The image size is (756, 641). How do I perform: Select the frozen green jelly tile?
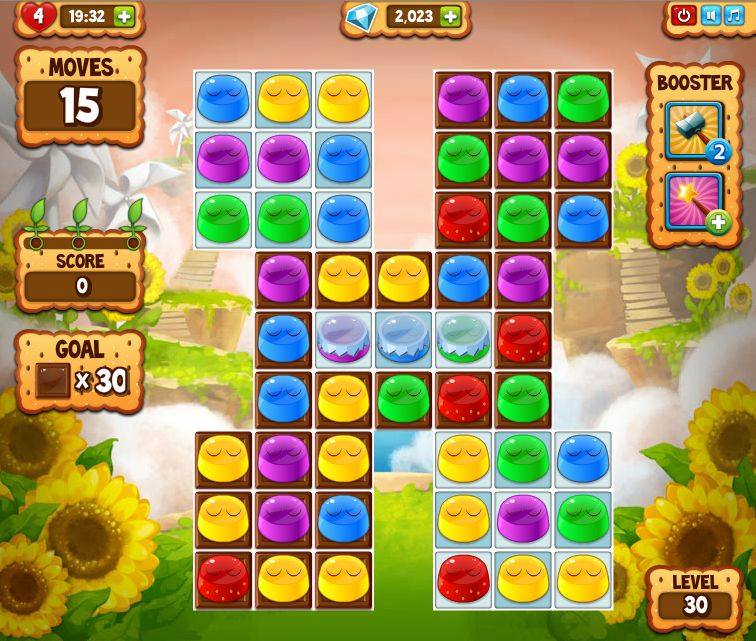(463, 338)
